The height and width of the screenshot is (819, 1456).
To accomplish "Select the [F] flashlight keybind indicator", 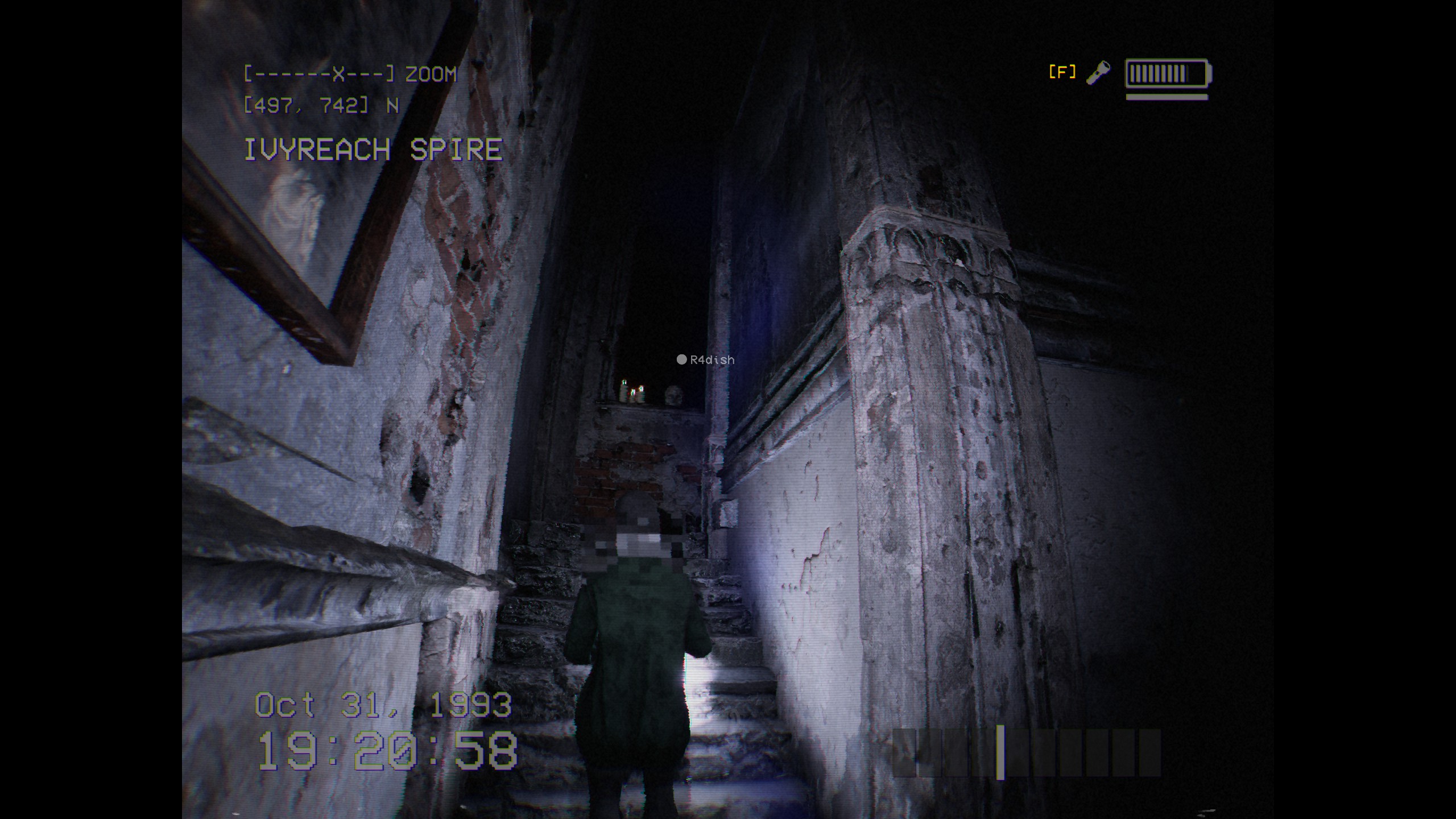I will click(1062, 71).
